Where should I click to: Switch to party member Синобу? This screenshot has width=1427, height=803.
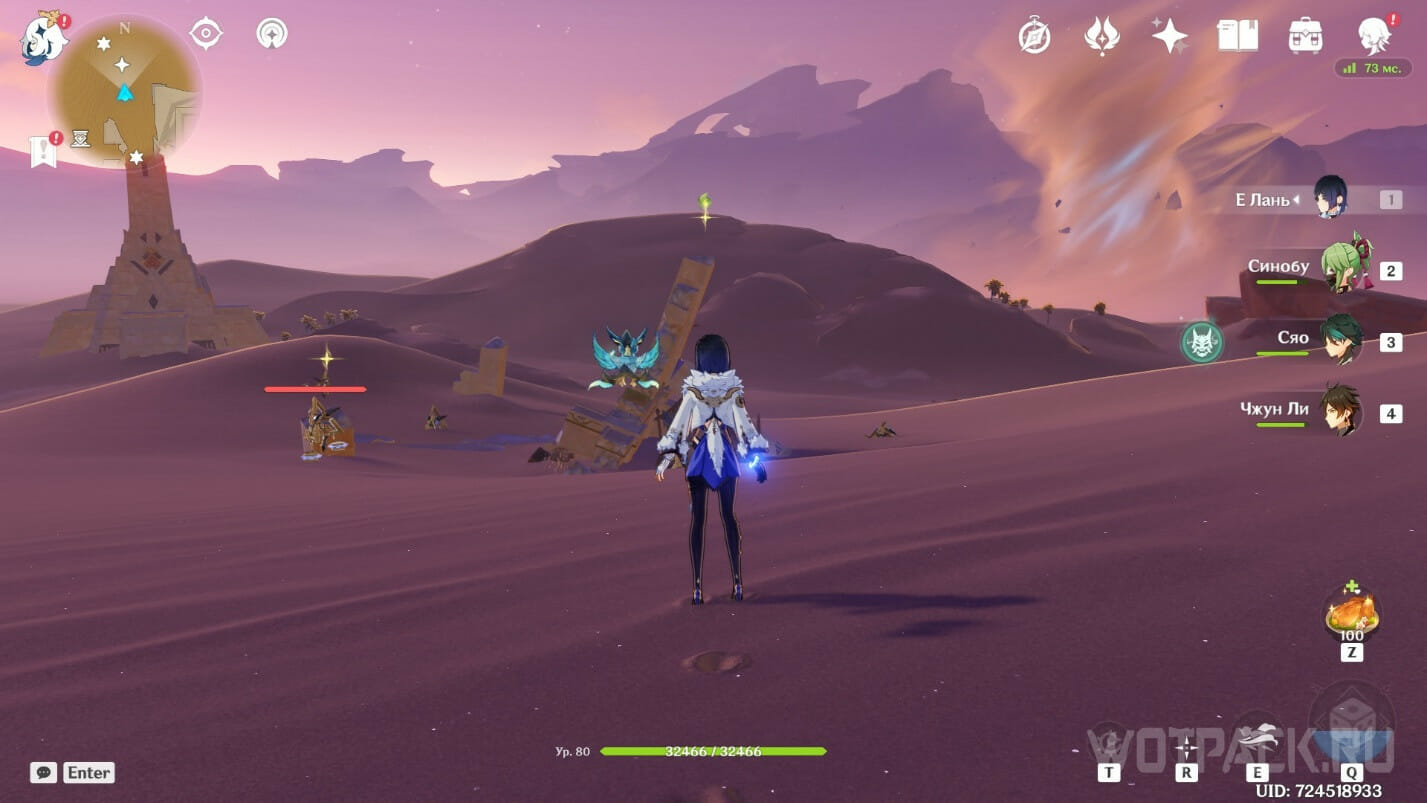1342,268
